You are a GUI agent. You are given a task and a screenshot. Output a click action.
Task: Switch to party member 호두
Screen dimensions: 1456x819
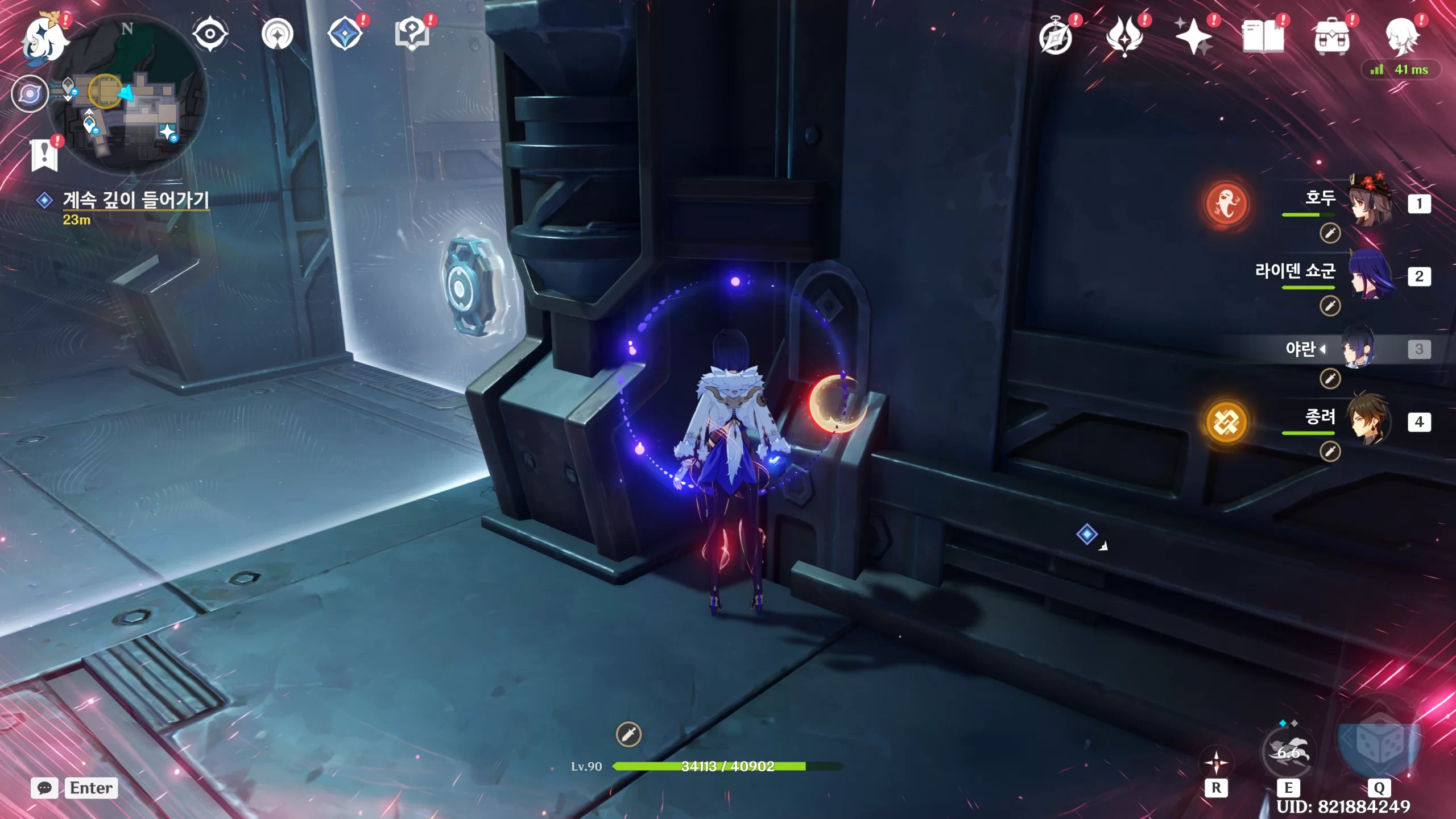(x=1370, y=204)
